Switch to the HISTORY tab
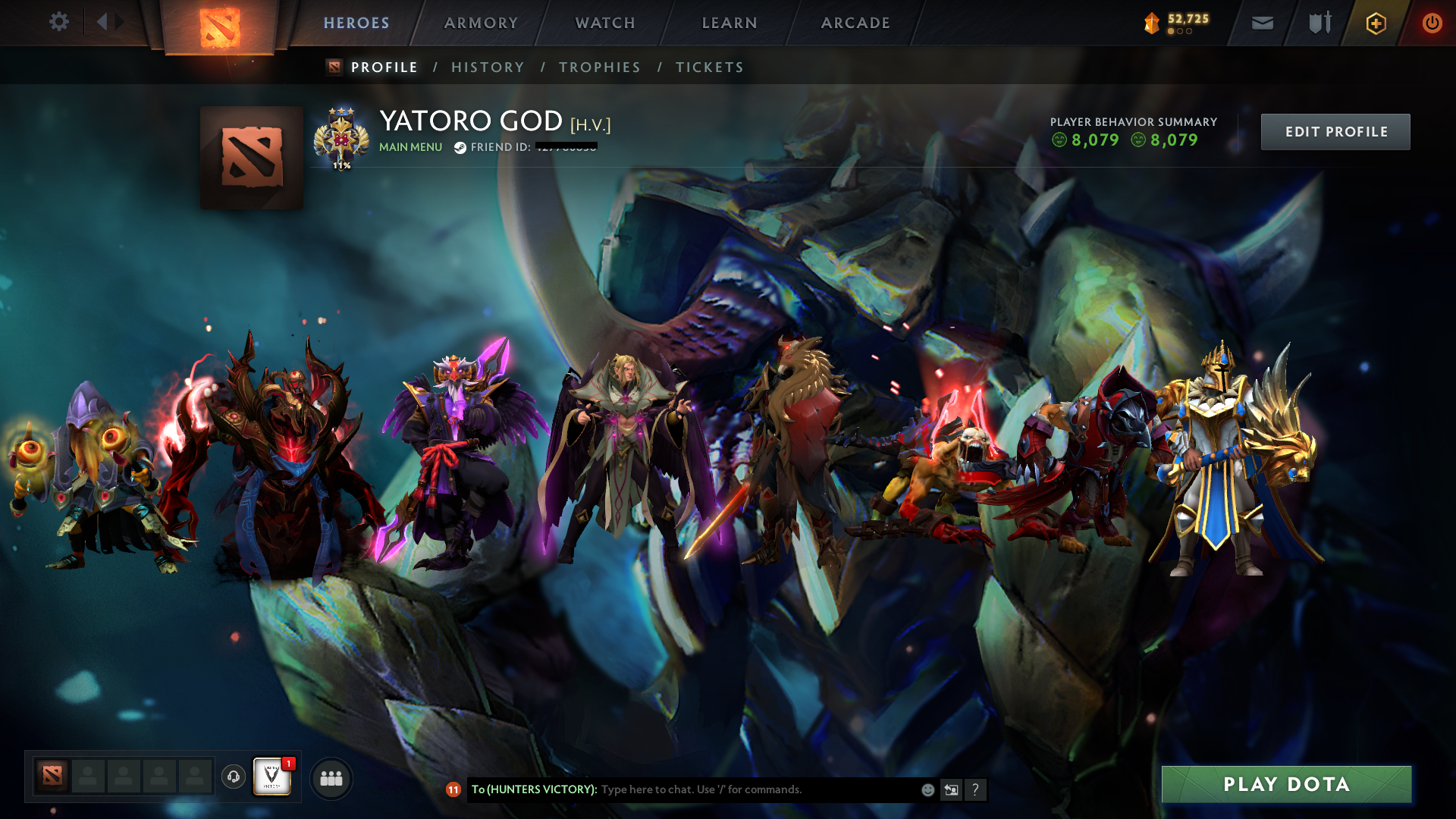The image size is (1456, 819). (x=488, y=67)
